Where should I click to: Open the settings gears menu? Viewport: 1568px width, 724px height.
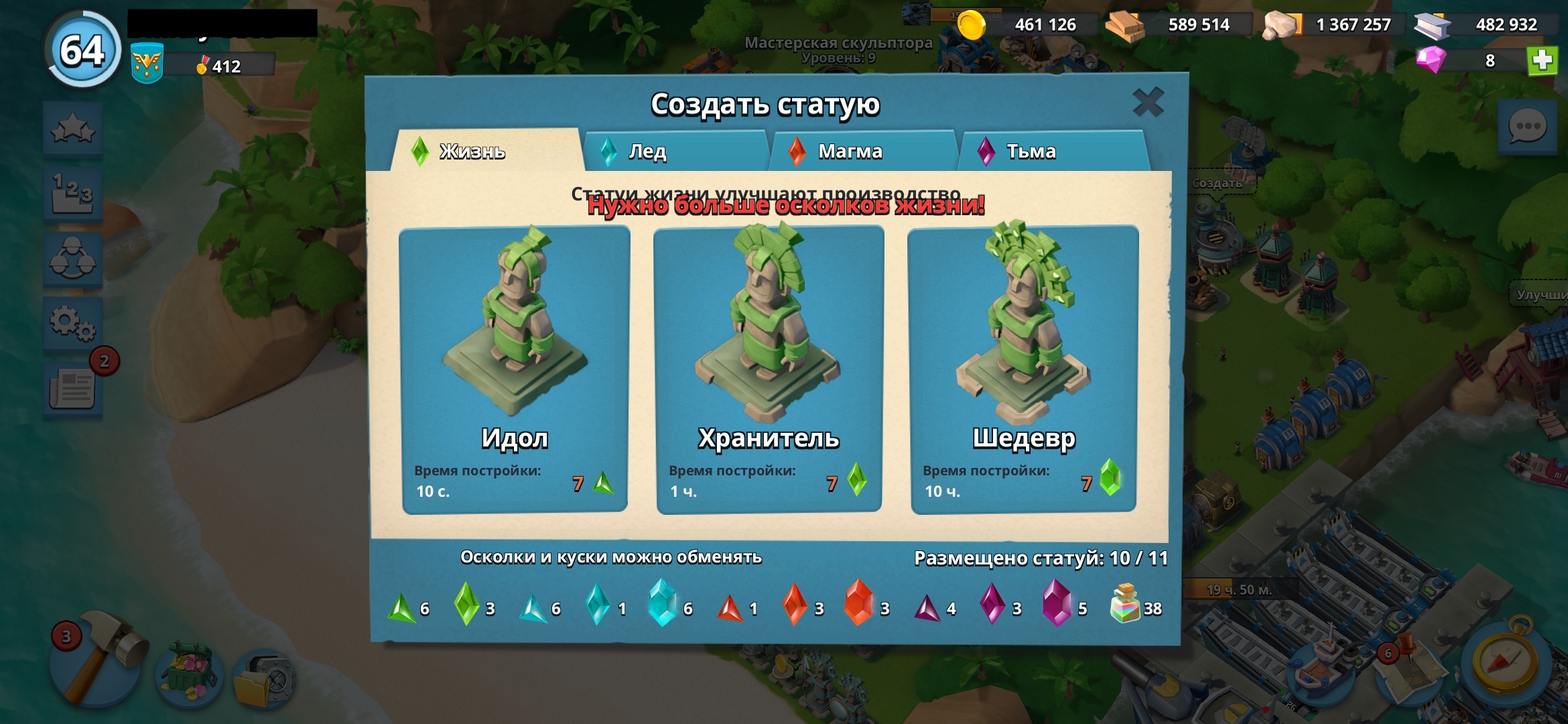click(73, 324)
